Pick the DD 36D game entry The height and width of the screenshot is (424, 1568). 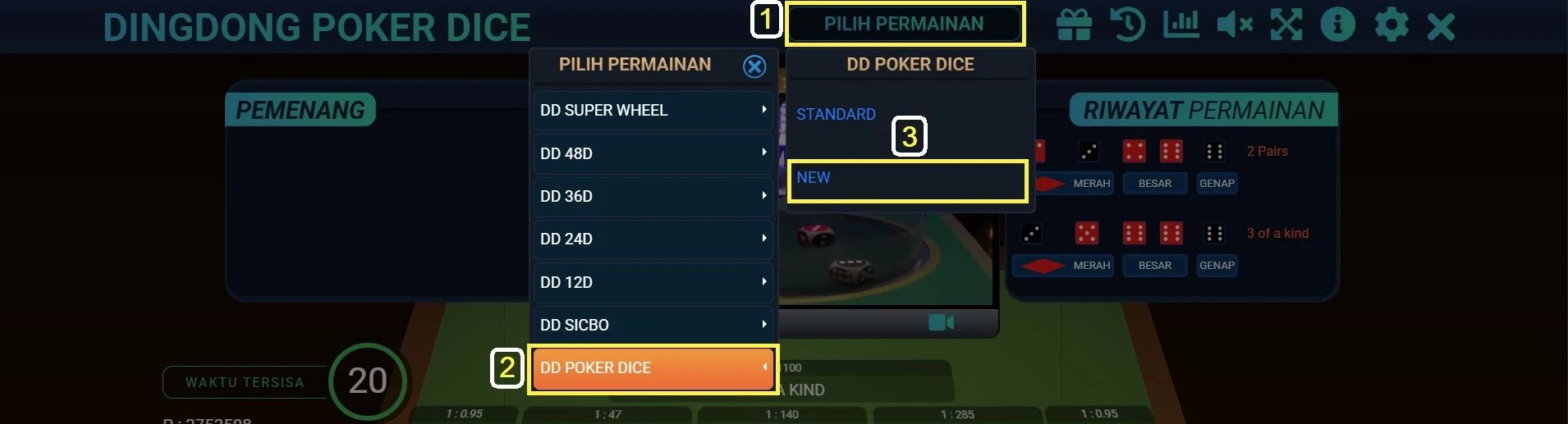(x=653, y=196)
